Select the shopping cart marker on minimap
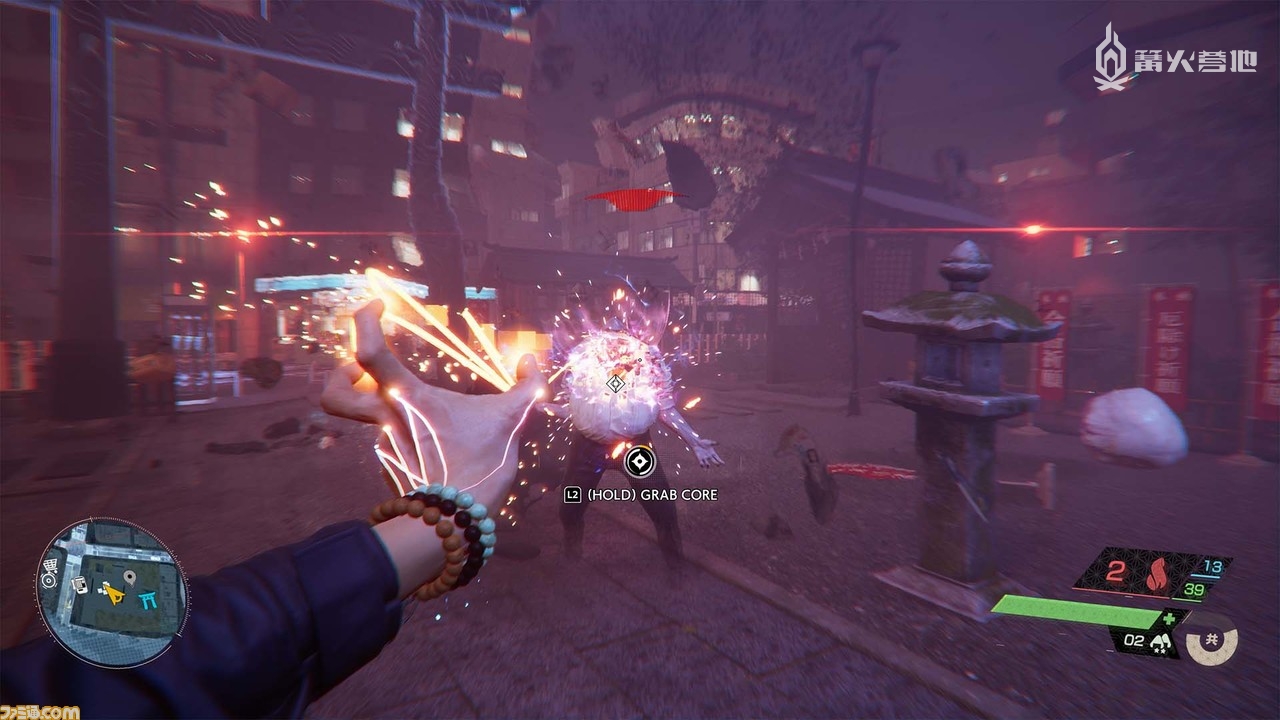The height and width of the screenshot is (720, 1280). pos(49,566)
